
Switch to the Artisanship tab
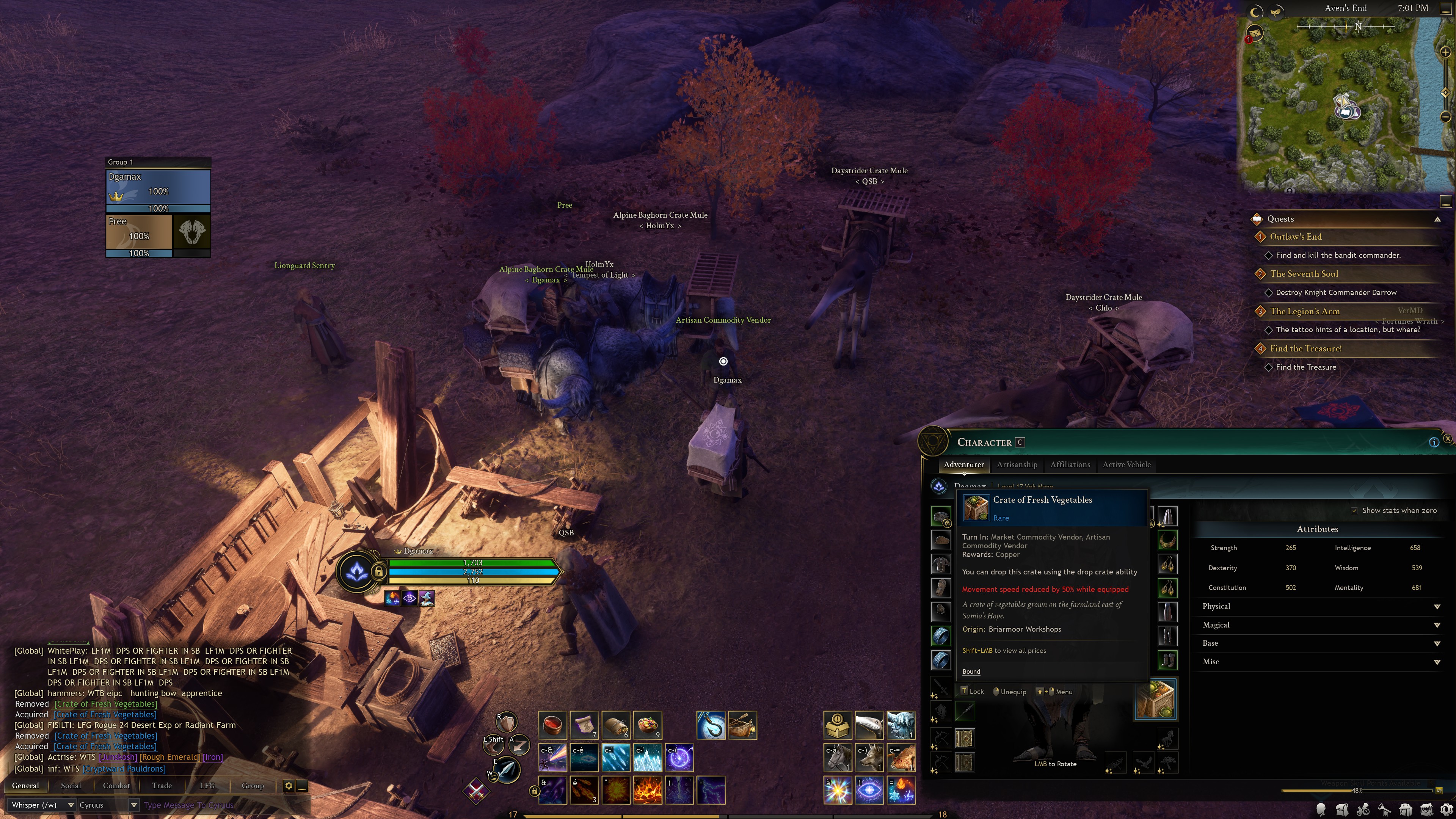tap(1017, 464)
